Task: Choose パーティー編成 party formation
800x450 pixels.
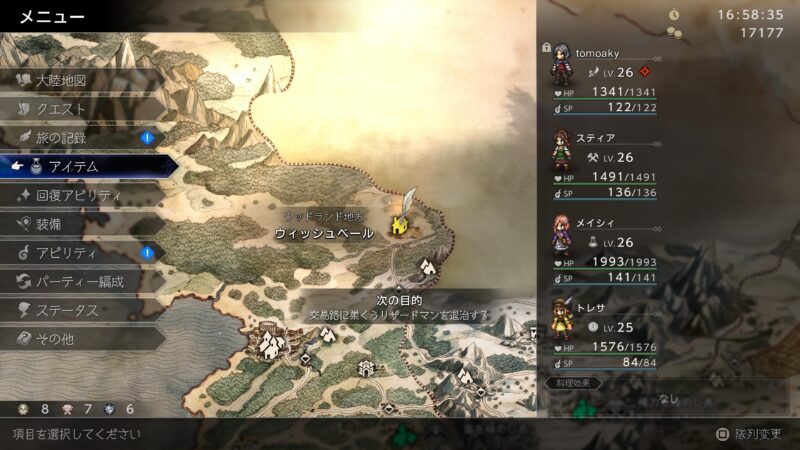Action: 80,282
